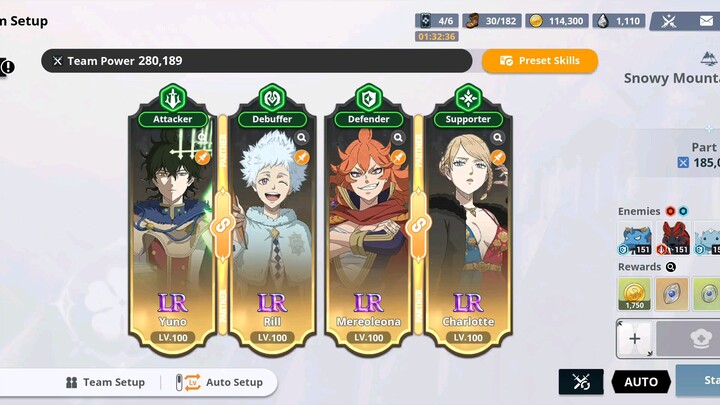The image size is (720, 405).
Task: Click the crossed-swords skip battle icon
Action: pyautogui.click(x=581, y=381)
